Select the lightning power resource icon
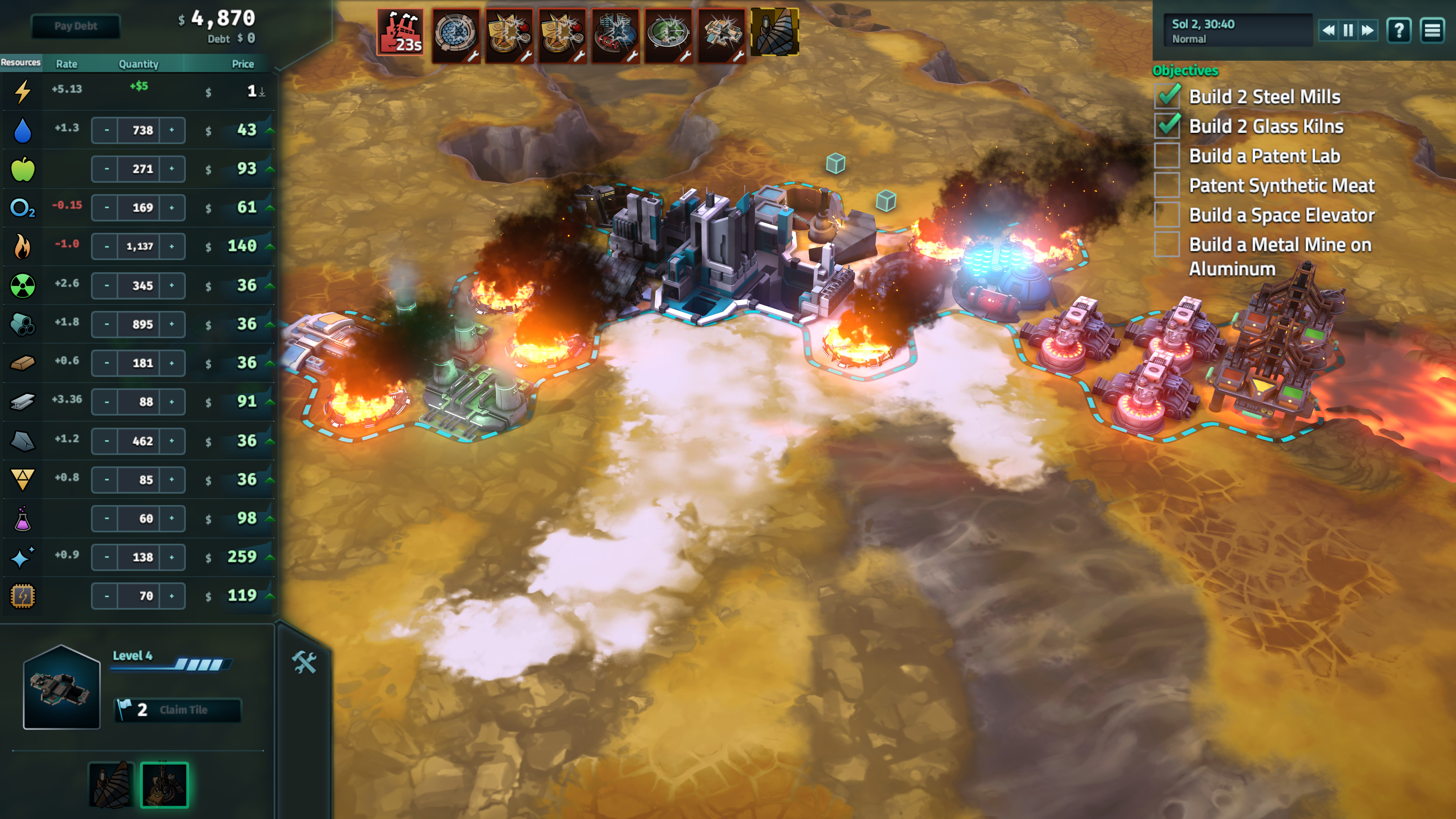Viewport: 1456px width, 819px height. (x=22, y=91)
